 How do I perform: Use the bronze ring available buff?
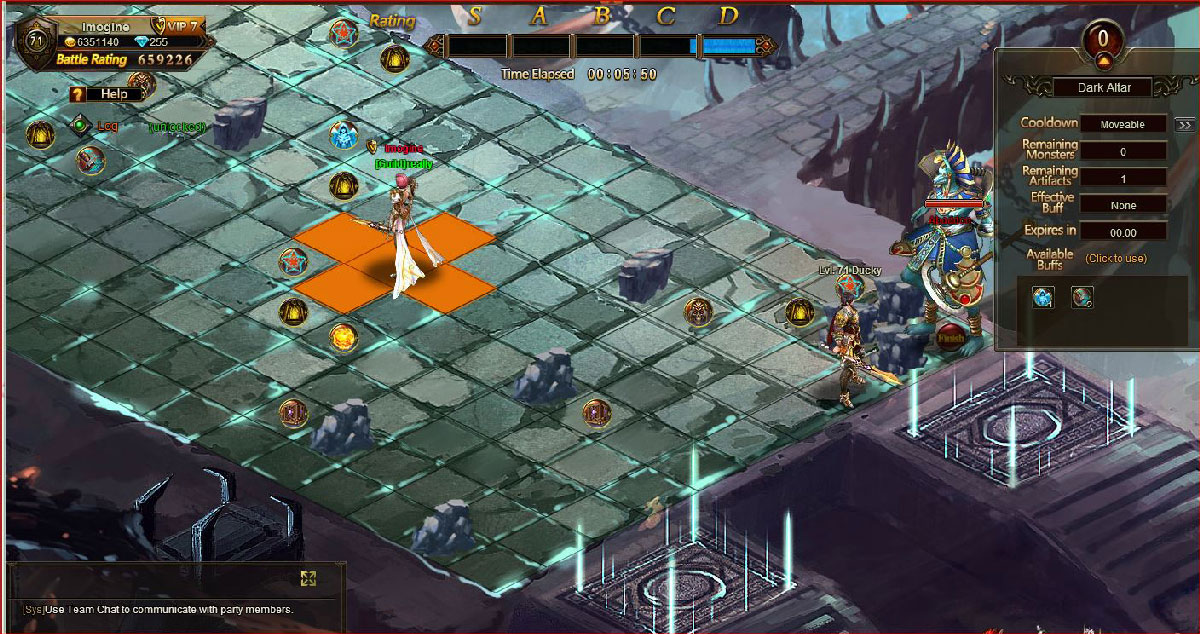pyautogui.click(x=1081, y=297)
